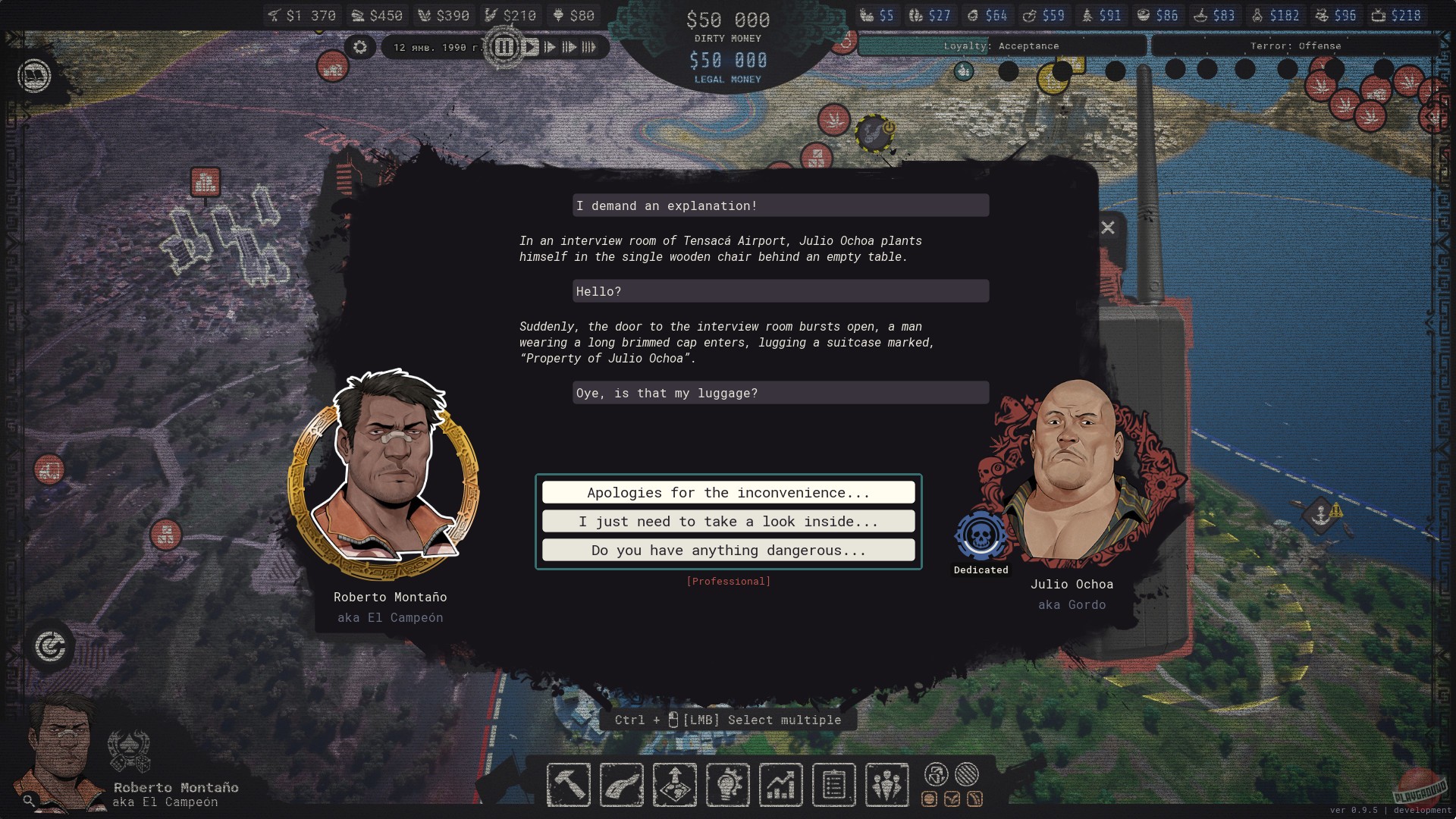Open the people roster panel
This screenshot has height=819, width=1456.
click(x=886, y=785)
